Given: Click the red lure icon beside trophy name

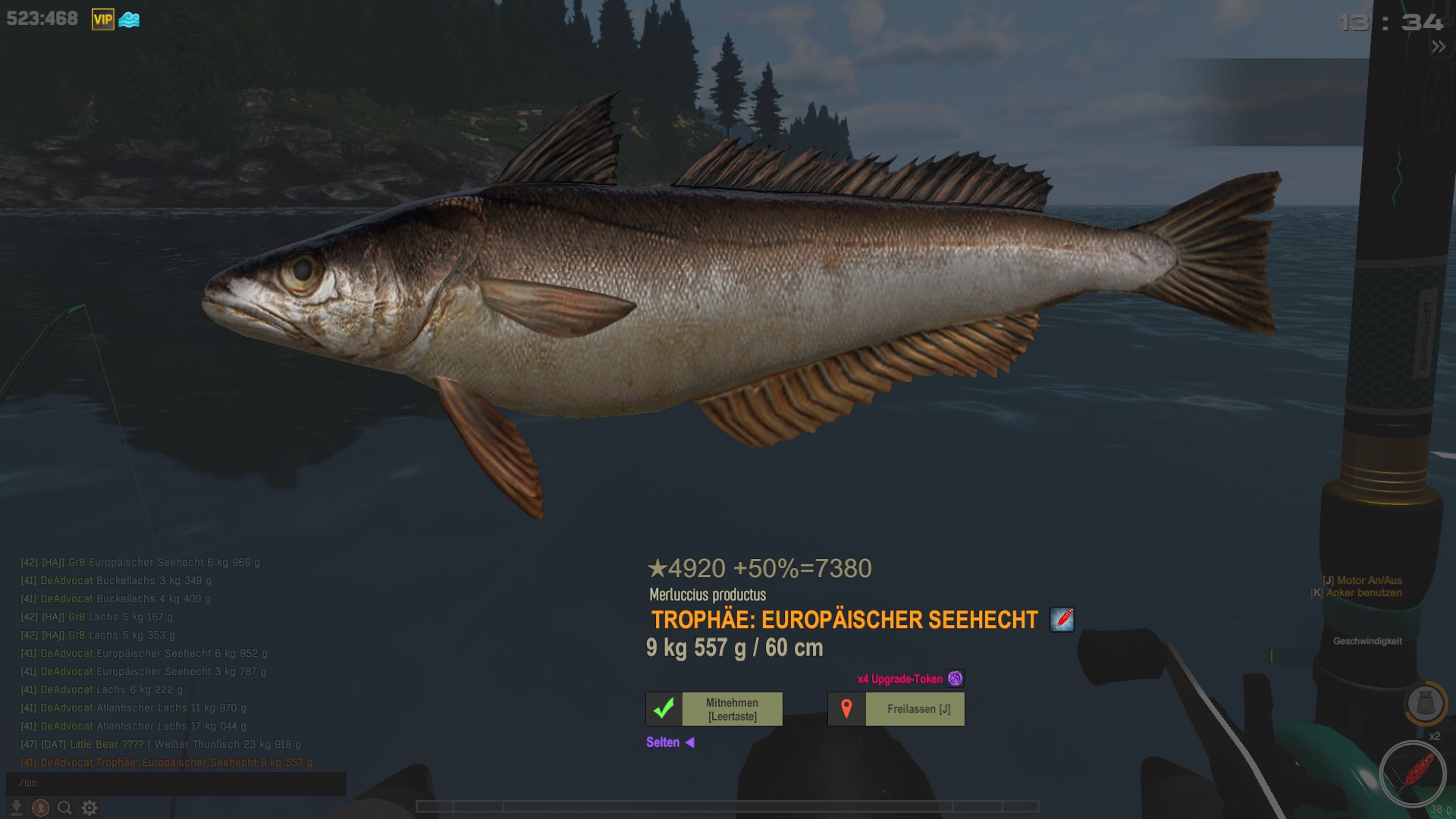Looking at the screenshot, I should coord(1062,620).
